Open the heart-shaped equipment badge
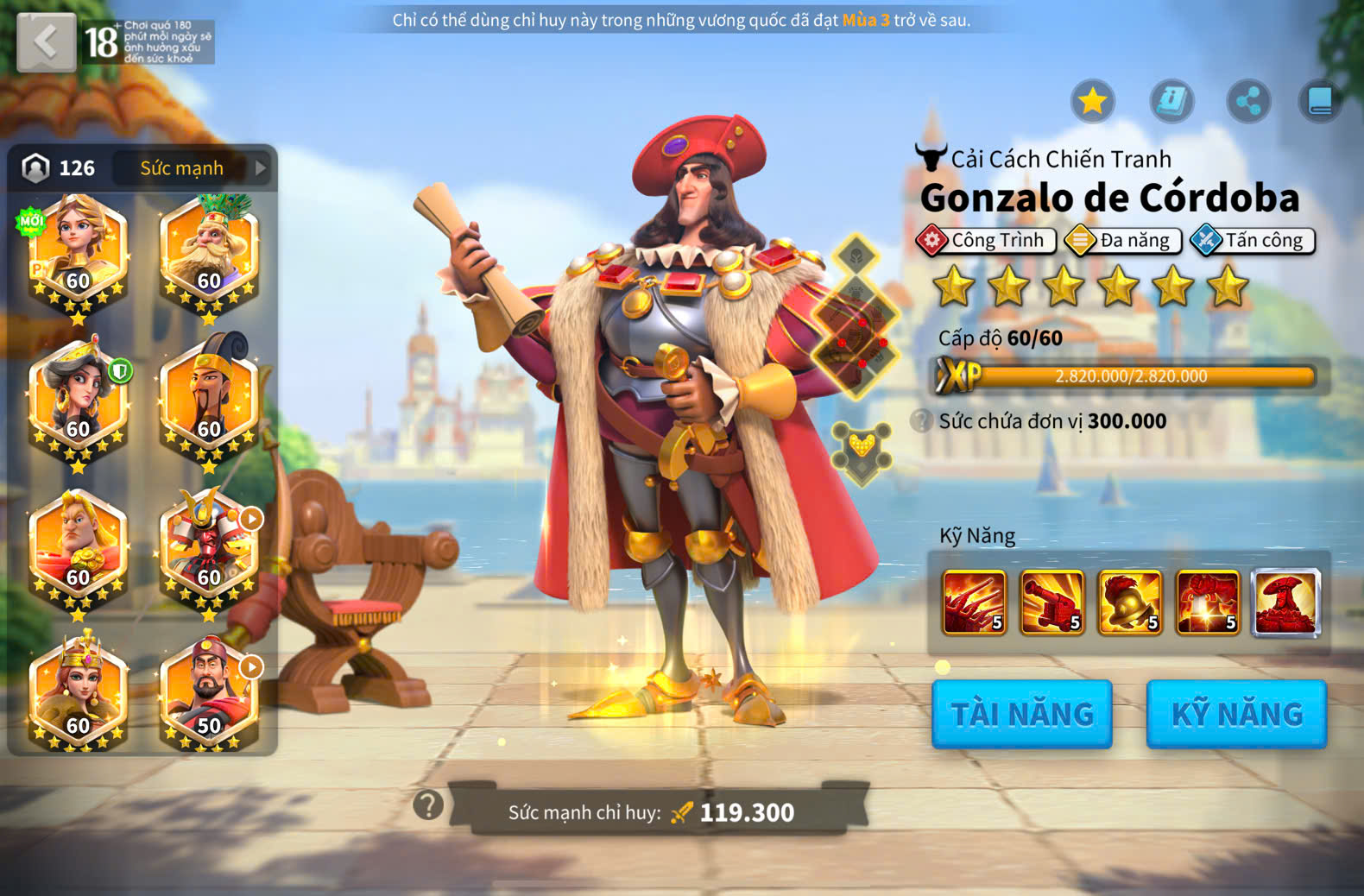The height and width of the screenshot is (896, 1364). tap(862, 451)
